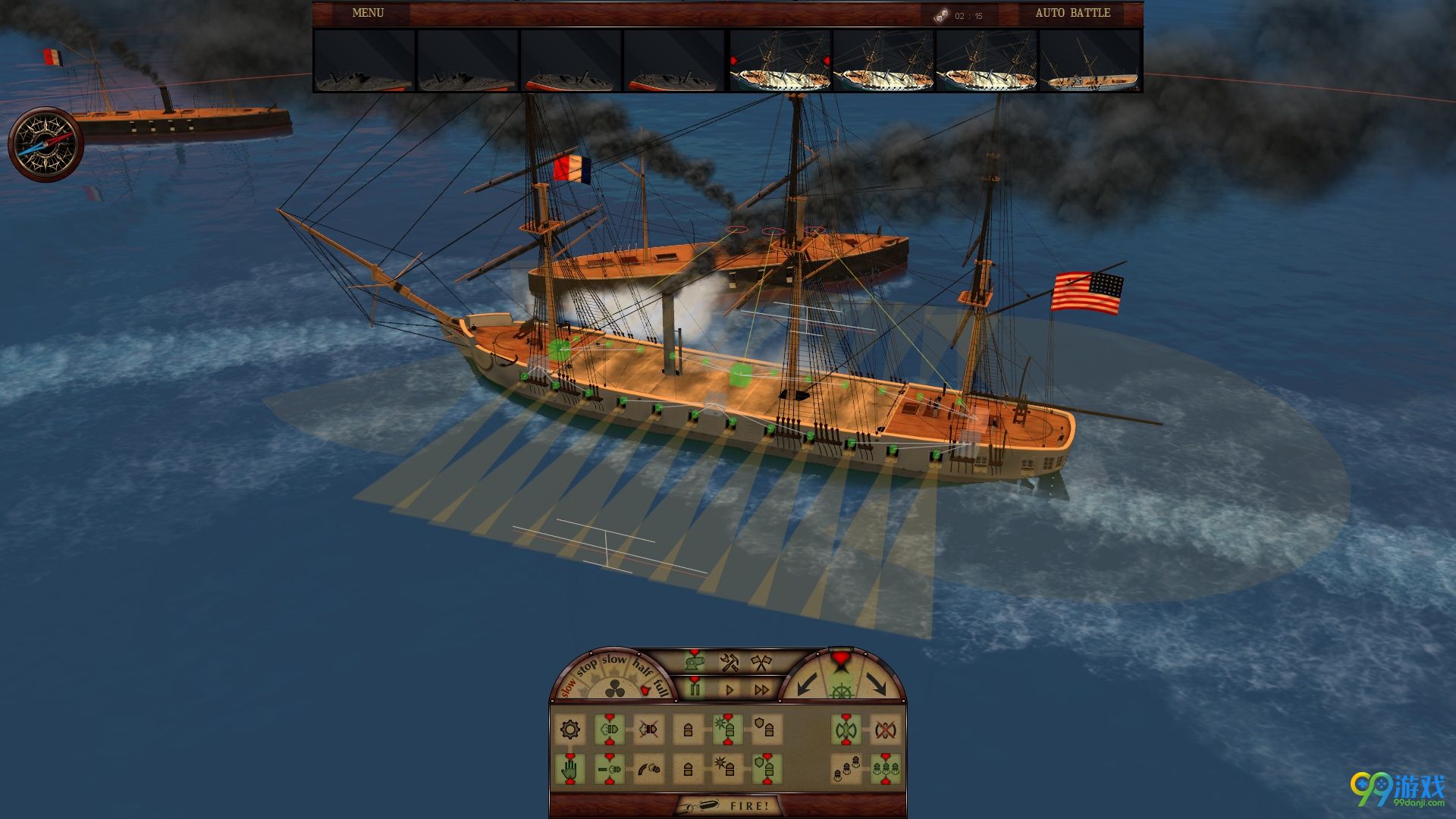This screenshot has width=1456, height=819.
Task: Resume battle at normal play speed
Action: point(730,689)
